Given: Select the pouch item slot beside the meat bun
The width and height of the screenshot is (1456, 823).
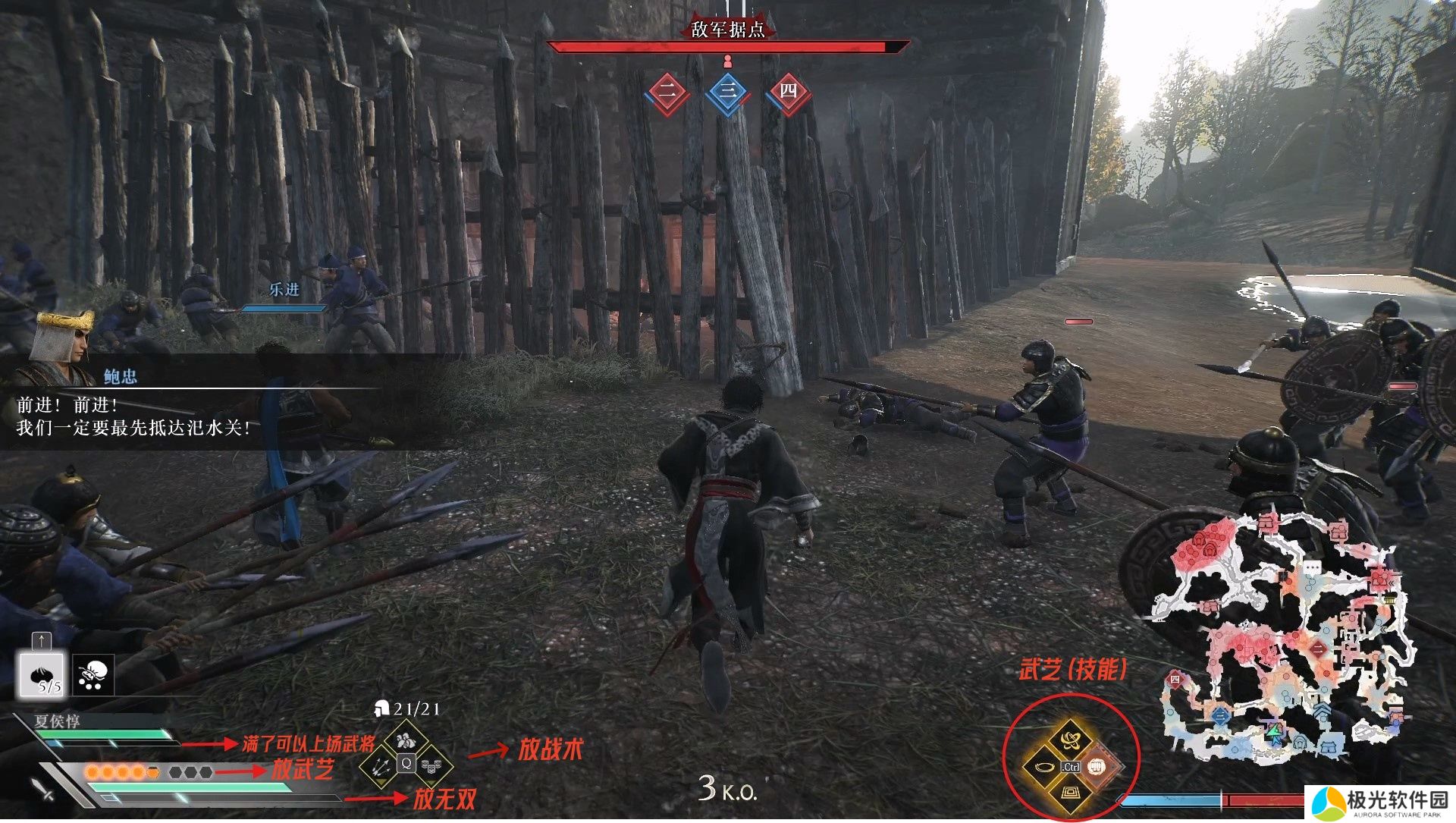Looking at the screenshot, I should coord(94,674).
